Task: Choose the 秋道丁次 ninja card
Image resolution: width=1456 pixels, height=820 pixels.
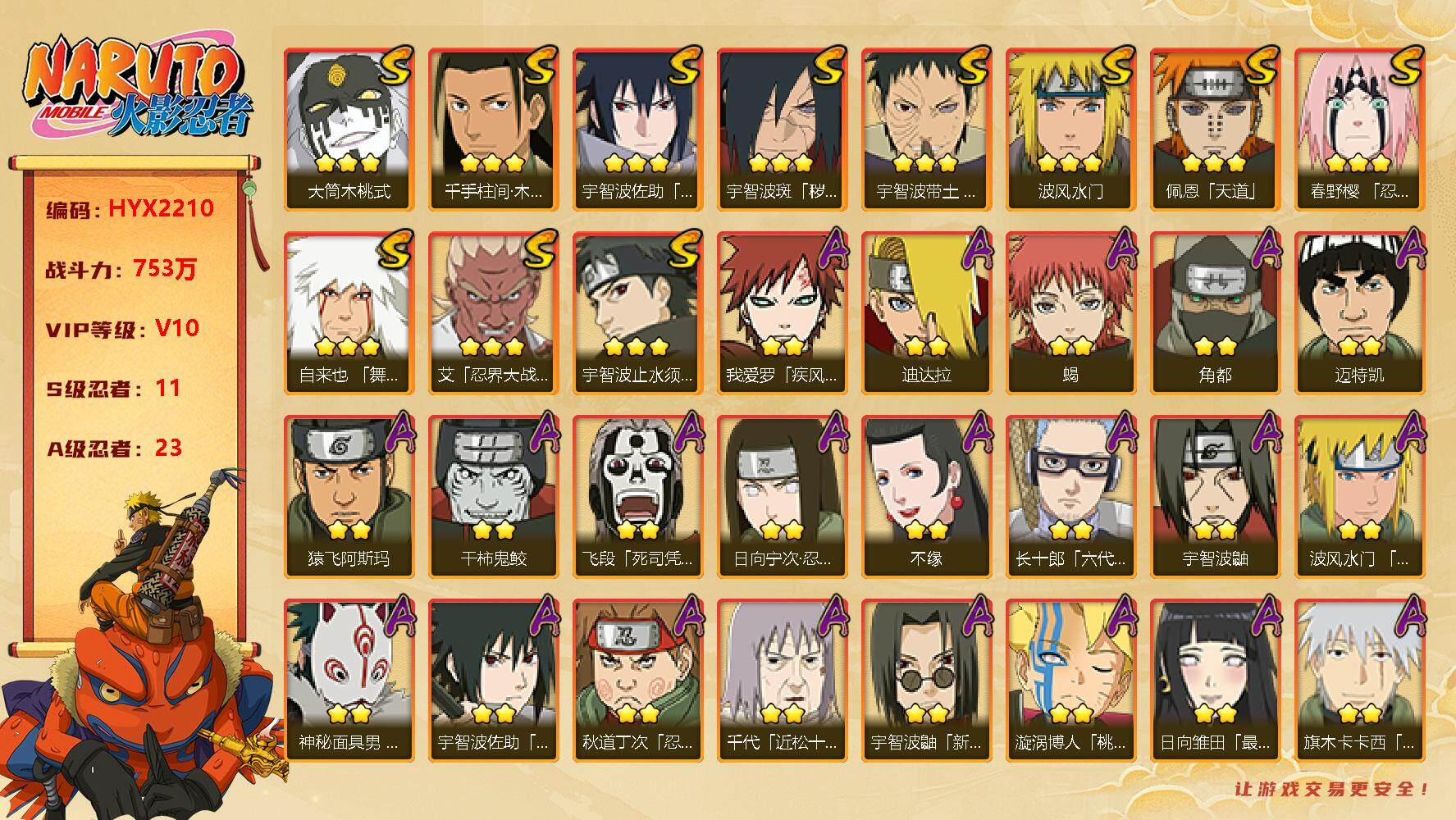Action: pos(637,680)
